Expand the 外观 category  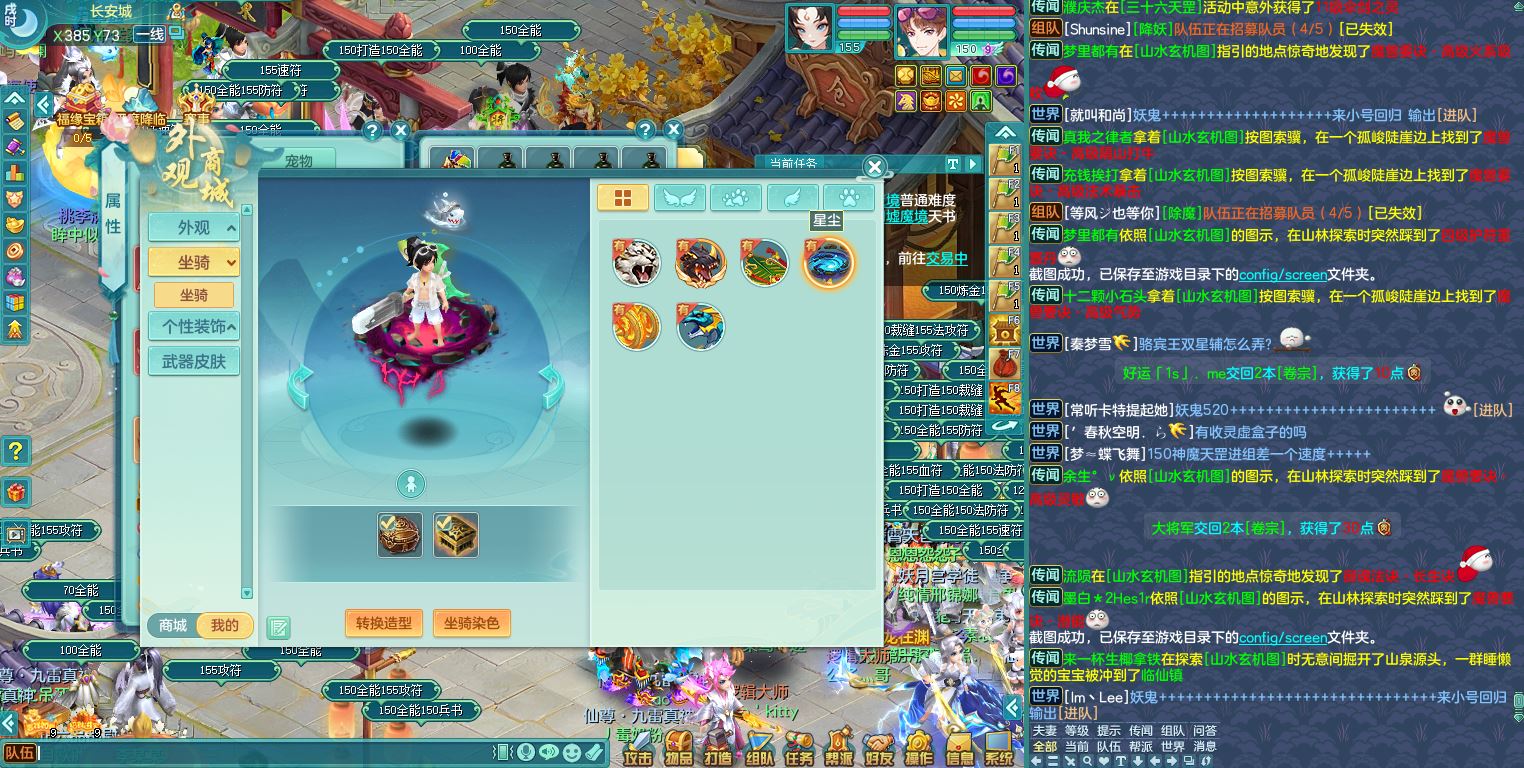(x=194, y=228)
